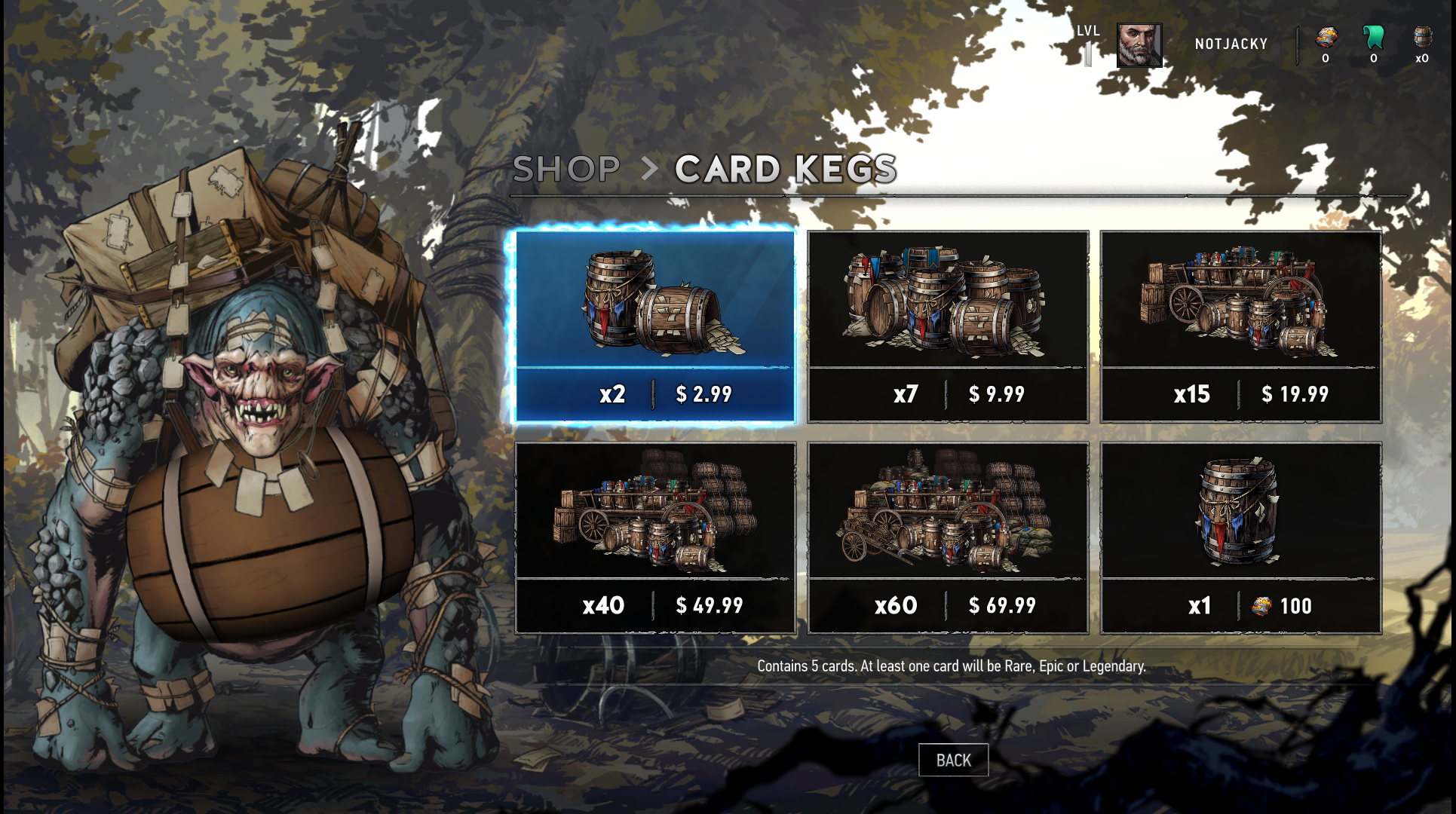The width and height of the screenshot is (1456, 814).
Task: Click the BACK button
Action: [953, 760]
